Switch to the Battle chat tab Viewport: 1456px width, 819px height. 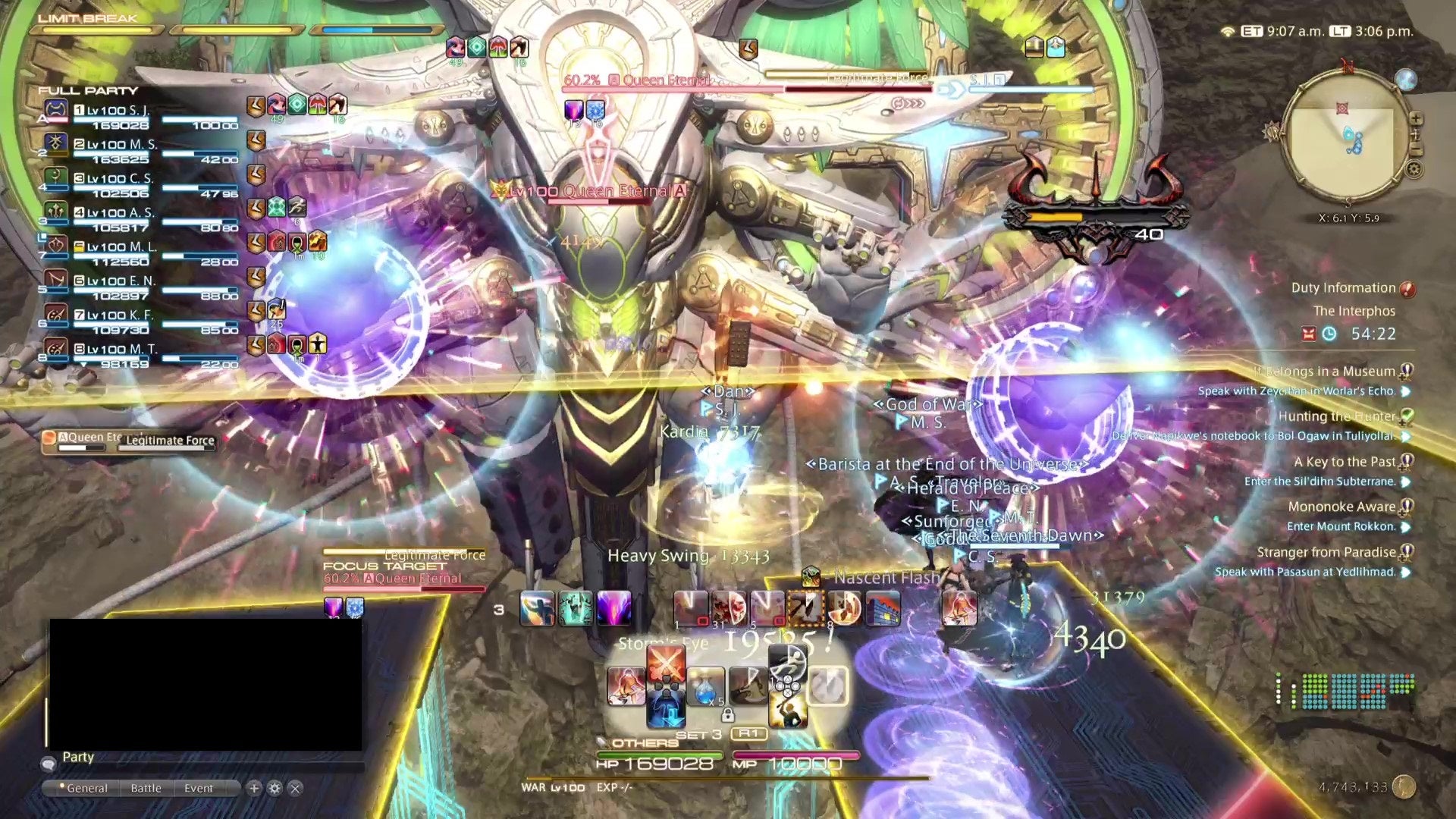point(146,787)
